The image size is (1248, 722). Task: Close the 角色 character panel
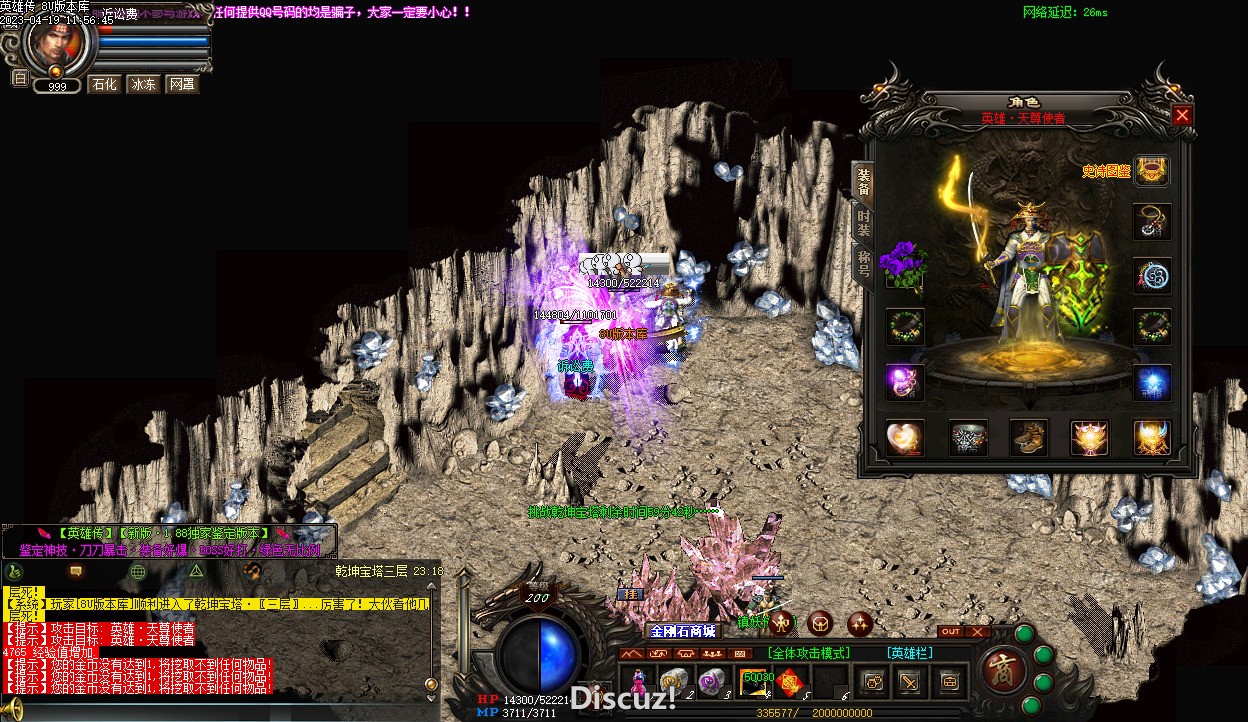1182,115
